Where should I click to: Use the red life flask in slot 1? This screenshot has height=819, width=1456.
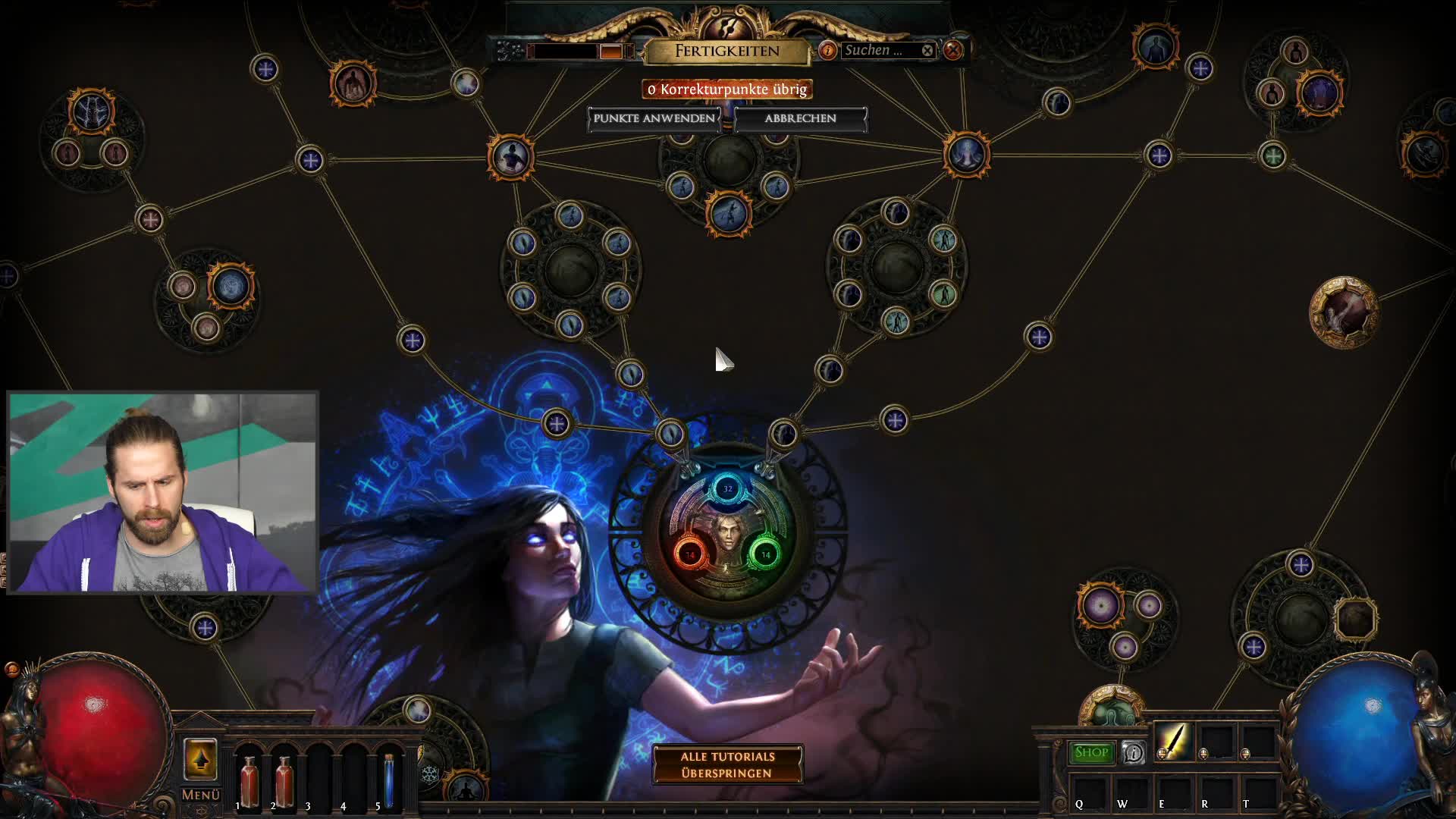point(248,780)
